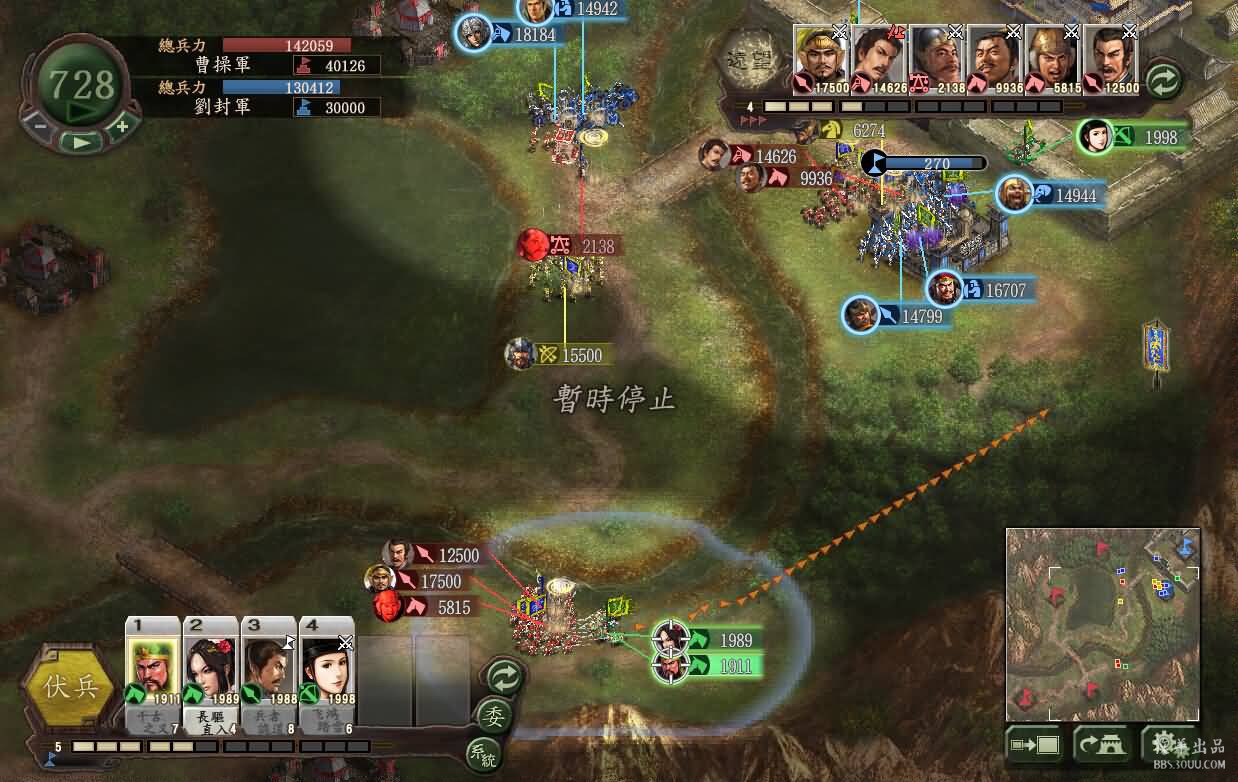Image resolution: width=1238 pixels, height=782 pixels.
Task: Decrease game speed with the minus button
Action: (x=40, y=127)
